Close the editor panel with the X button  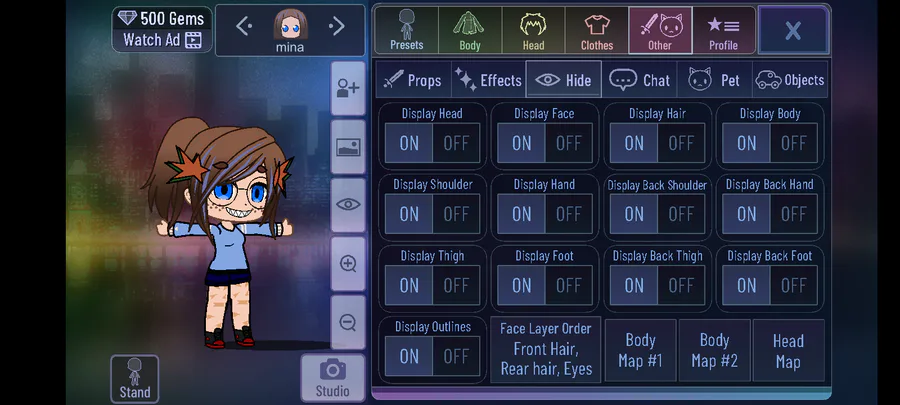[792, 30]
